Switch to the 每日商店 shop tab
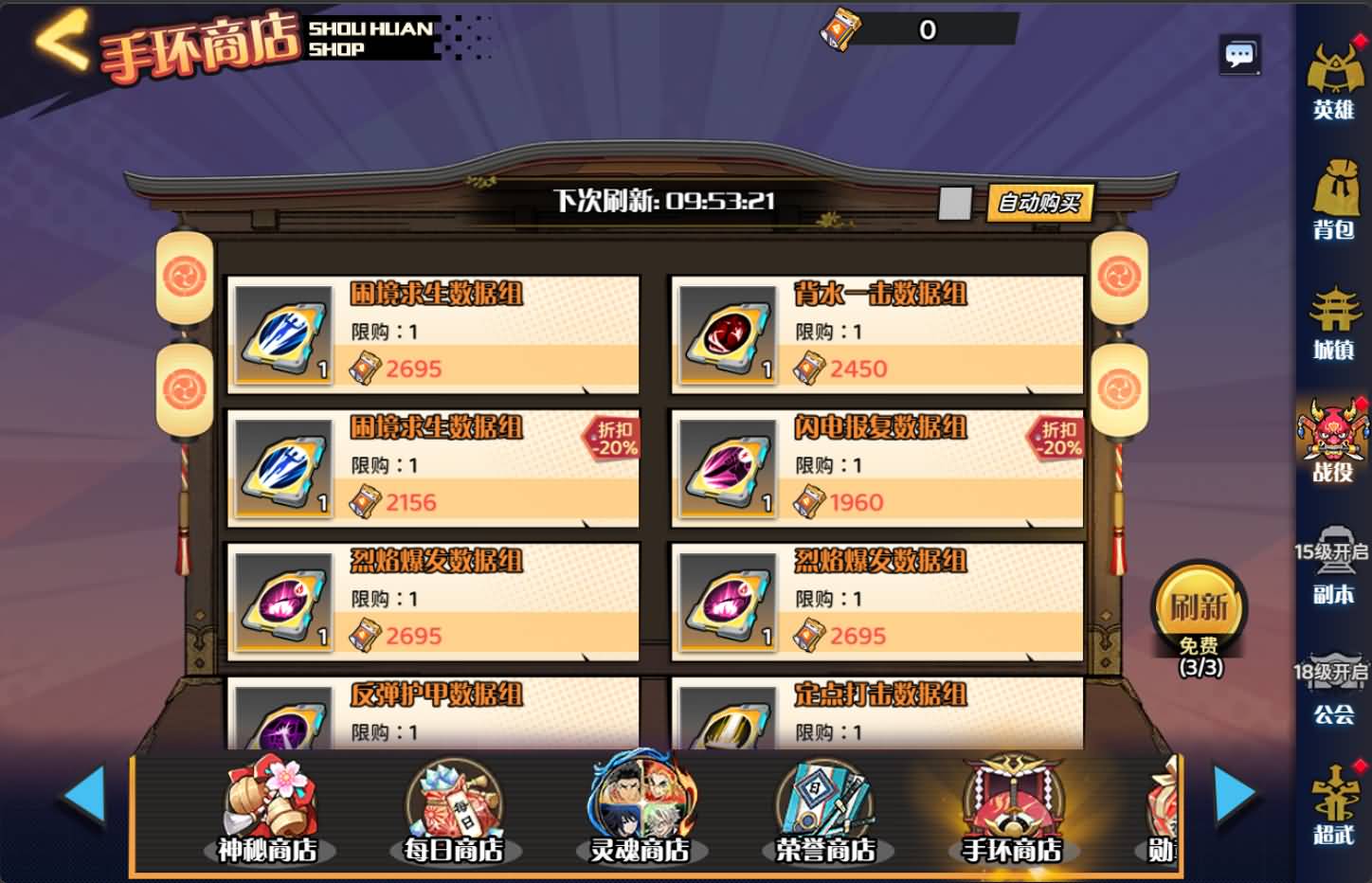 [453, 809]
